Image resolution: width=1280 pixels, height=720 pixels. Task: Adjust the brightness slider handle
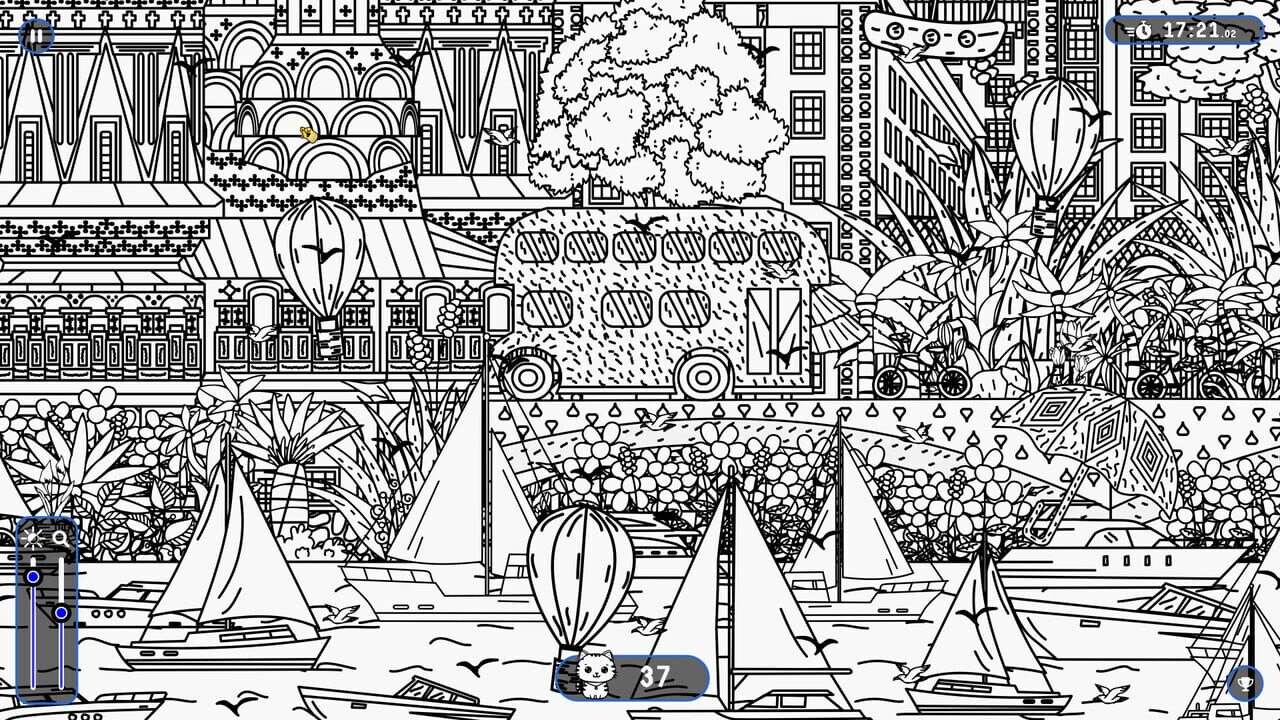(x=32, y=577)
